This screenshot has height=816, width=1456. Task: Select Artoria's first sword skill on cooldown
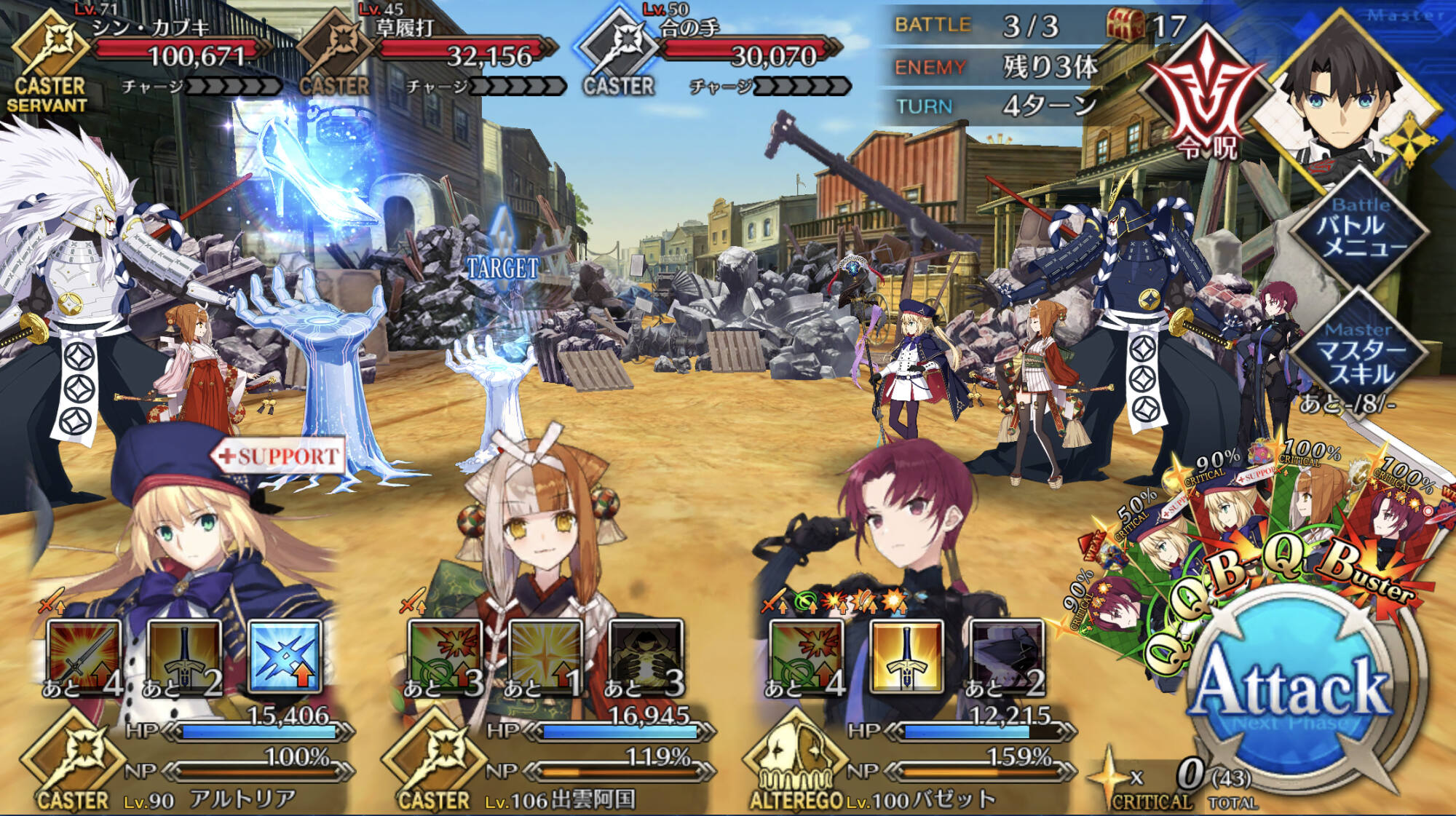[x=83, y=657]
